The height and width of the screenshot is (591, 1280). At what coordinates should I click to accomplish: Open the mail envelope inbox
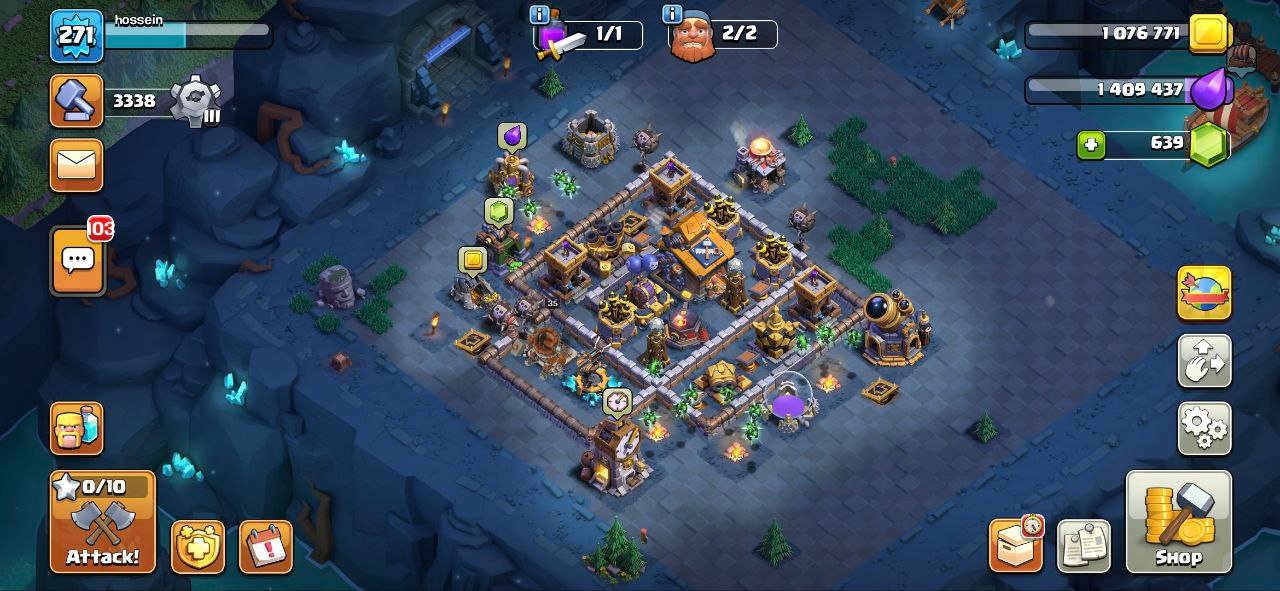pos(77,164)
